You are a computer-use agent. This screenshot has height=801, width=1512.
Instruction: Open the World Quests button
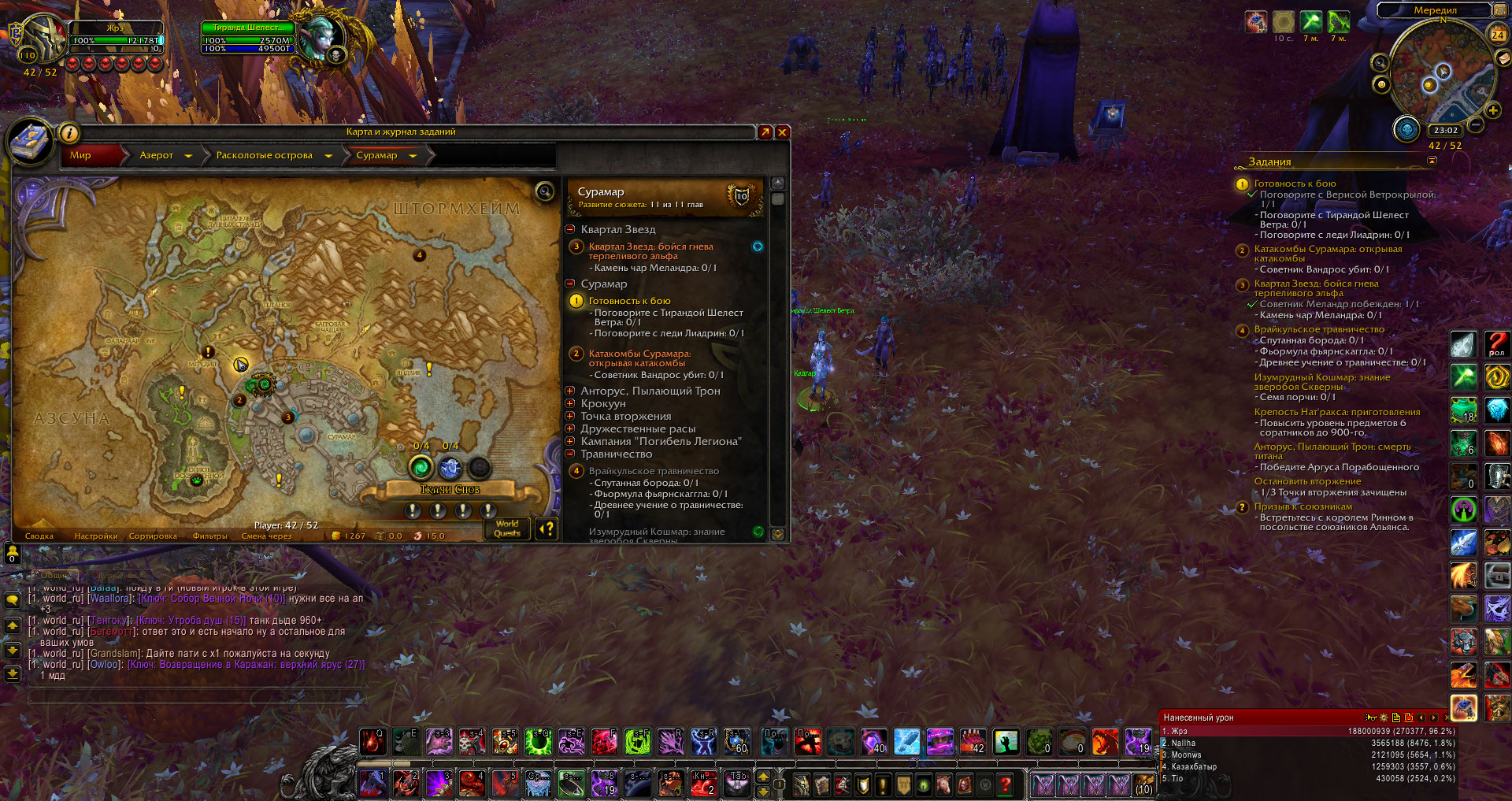(507, 528)
